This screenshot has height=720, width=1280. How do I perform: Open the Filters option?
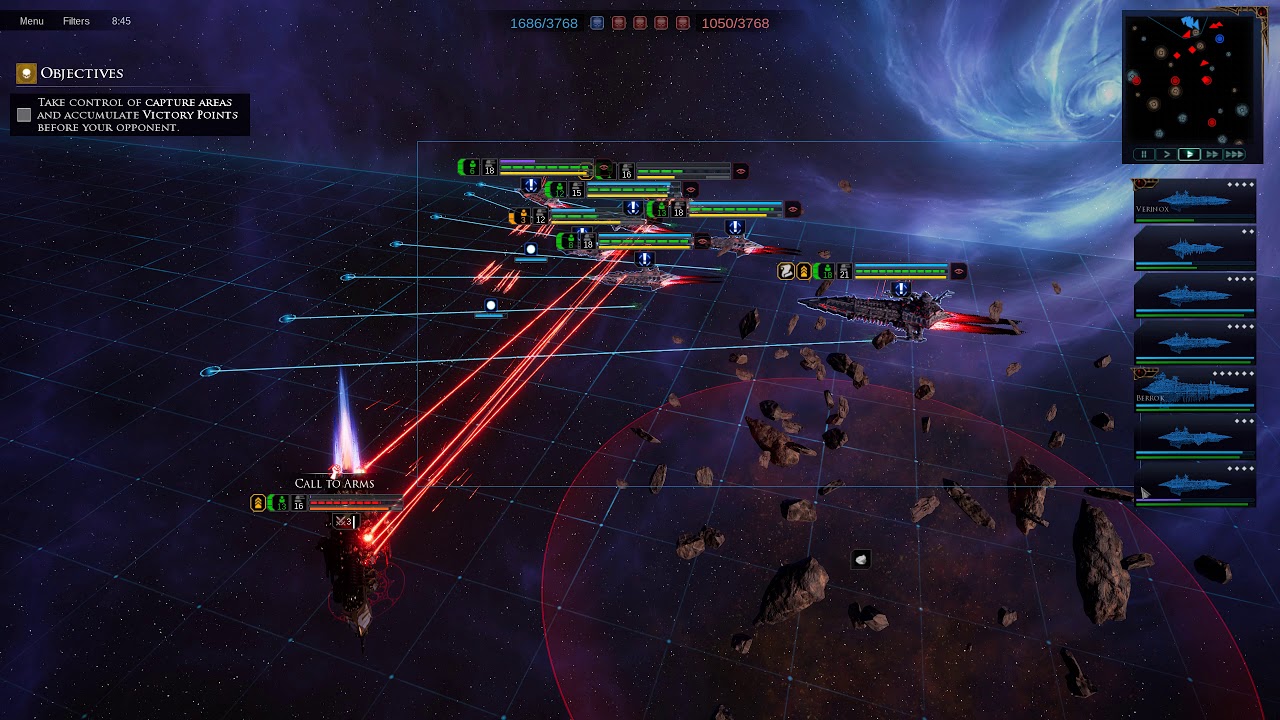[76, 21]
